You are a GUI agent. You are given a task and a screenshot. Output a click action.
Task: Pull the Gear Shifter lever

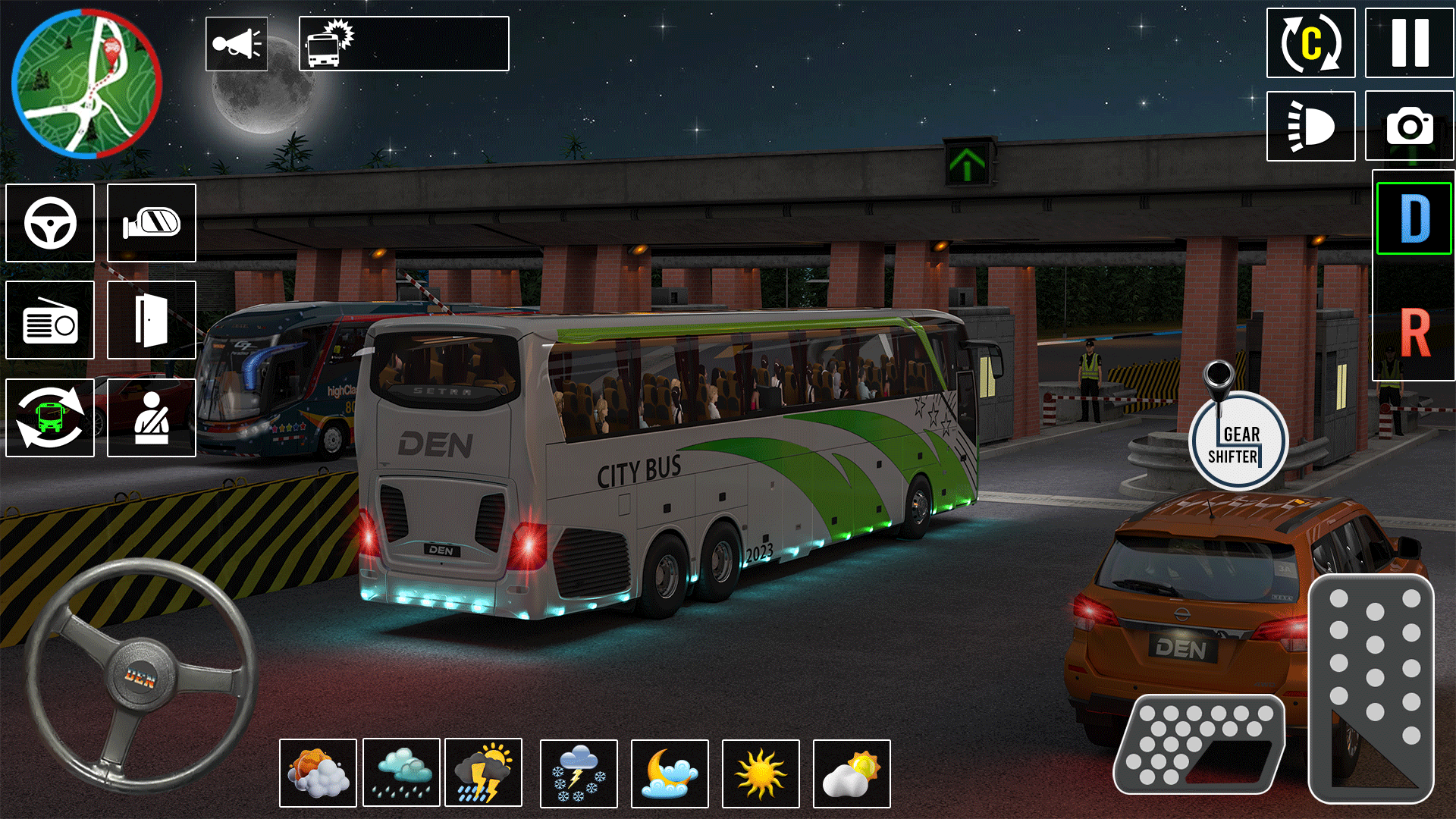coord(1239,440)
